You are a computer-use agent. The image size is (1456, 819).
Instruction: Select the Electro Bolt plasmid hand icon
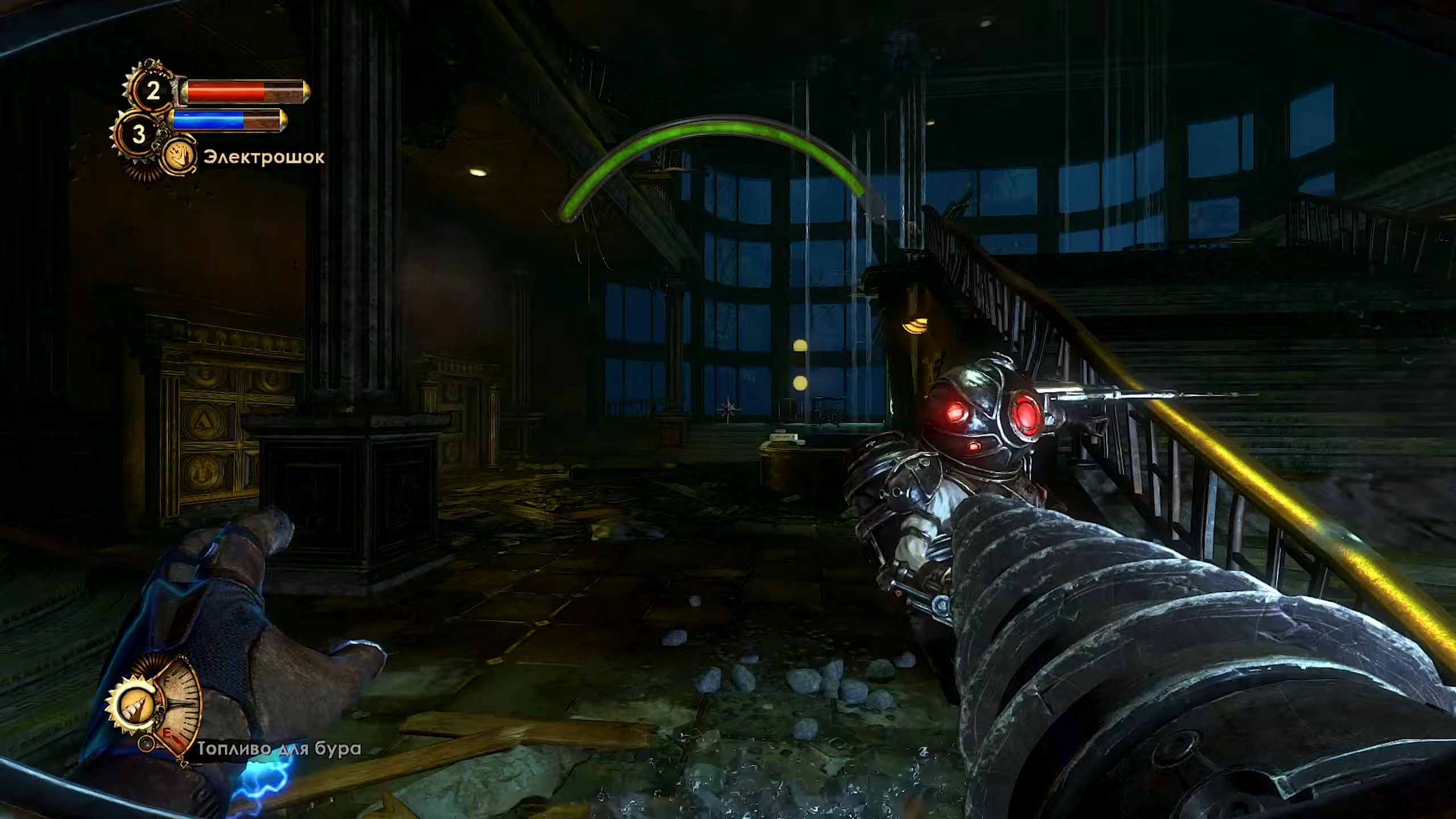click(180, 157)
